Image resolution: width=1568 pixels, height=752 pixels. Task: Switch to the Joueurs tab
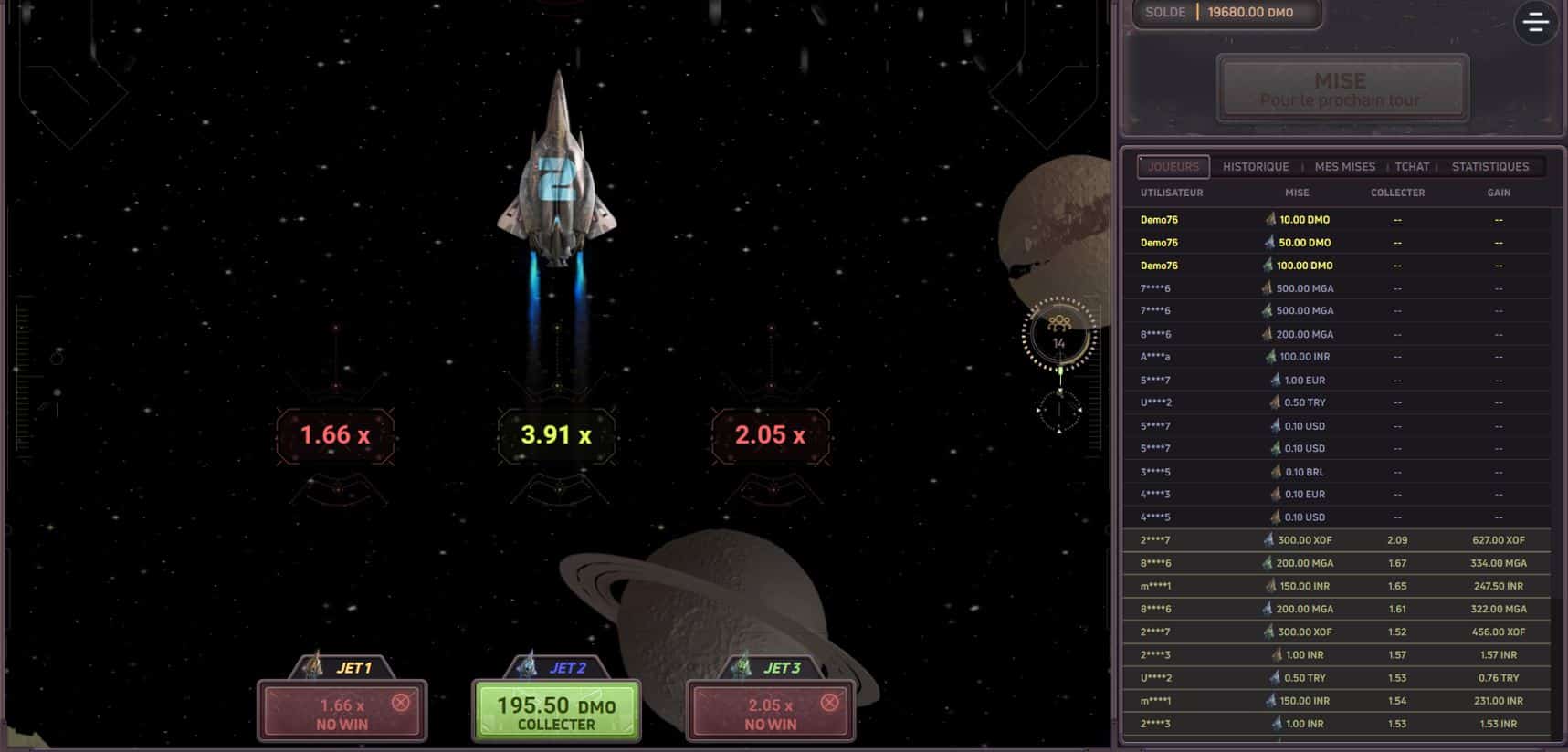pos(1173,167)
